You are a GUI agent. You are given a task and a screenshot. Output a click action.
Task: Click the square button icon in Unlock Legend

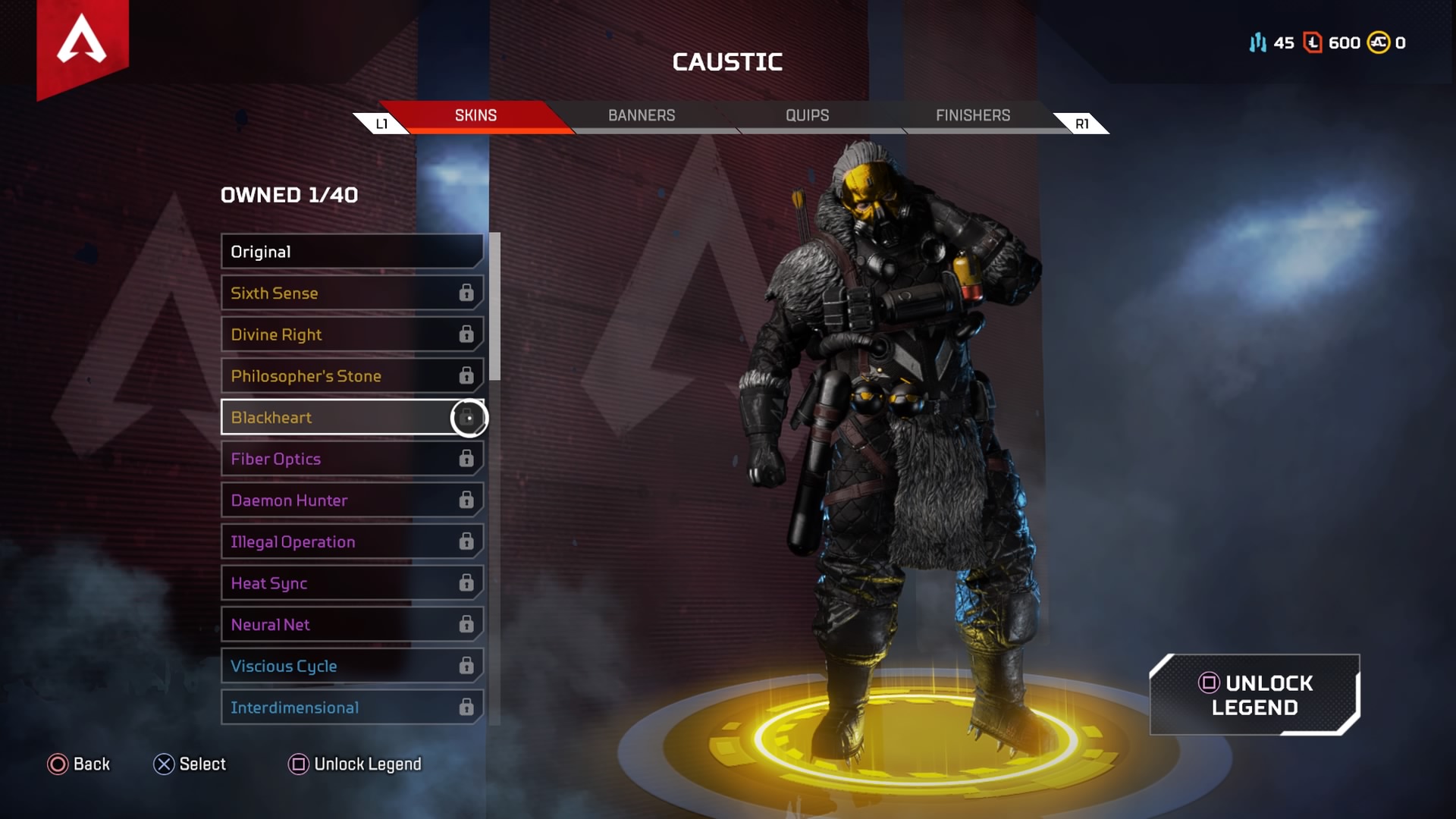(x=1211, y=683)
